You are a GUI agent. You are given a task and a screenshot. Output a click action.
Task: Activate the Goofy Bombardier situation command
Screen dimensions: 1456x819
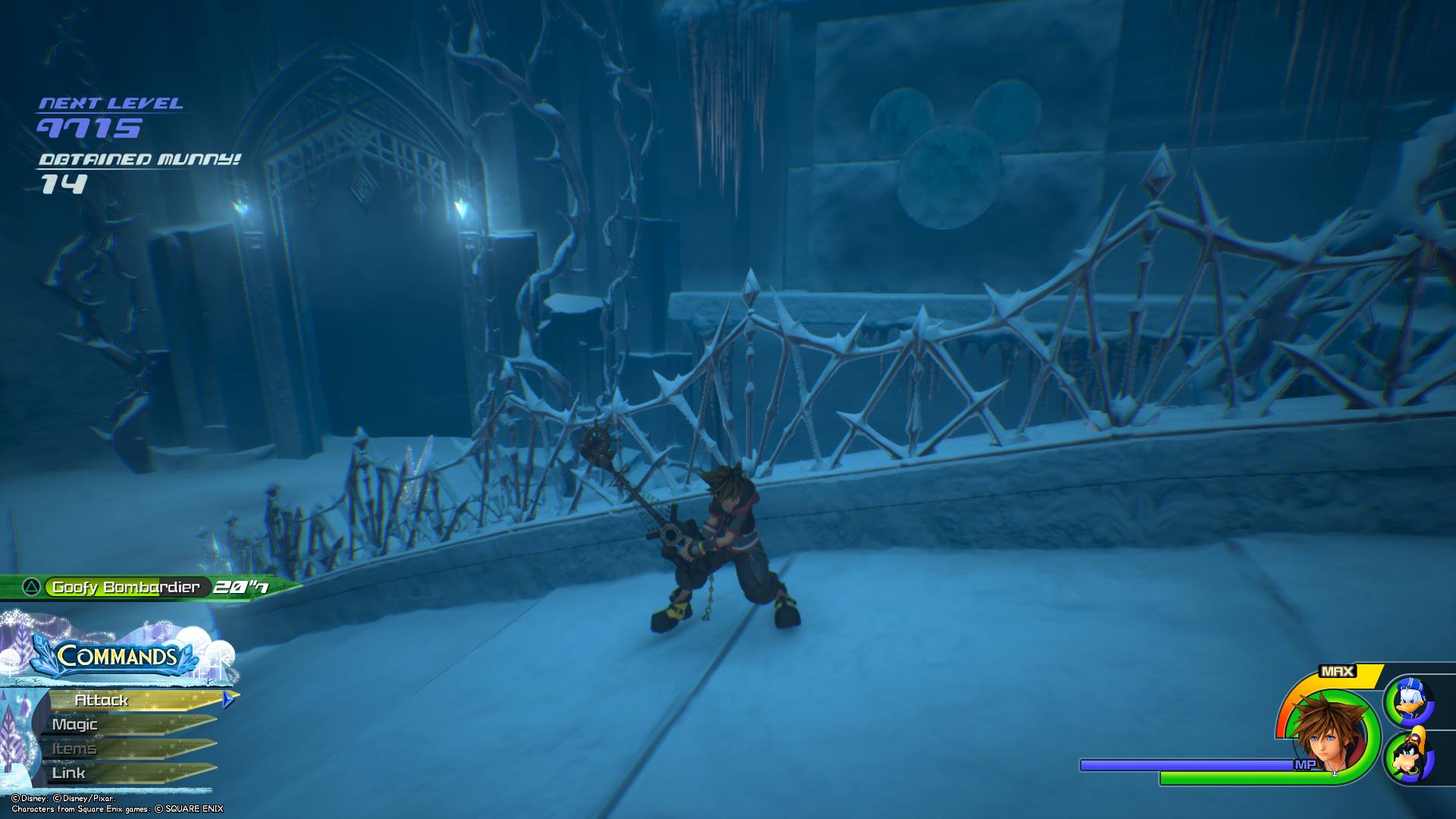coord(126,587)
